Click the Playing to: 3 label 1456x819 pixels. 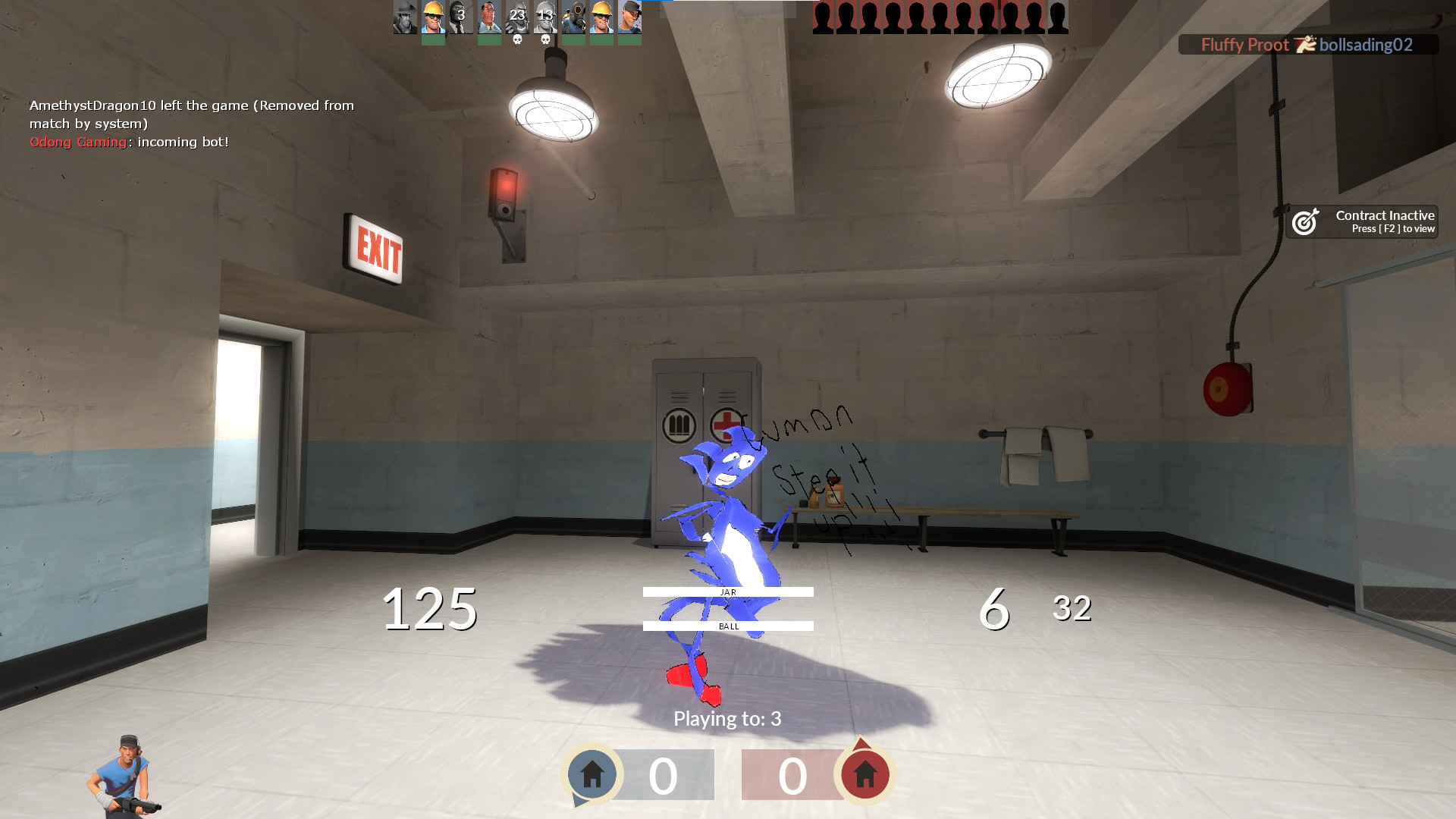coord(726,719)
